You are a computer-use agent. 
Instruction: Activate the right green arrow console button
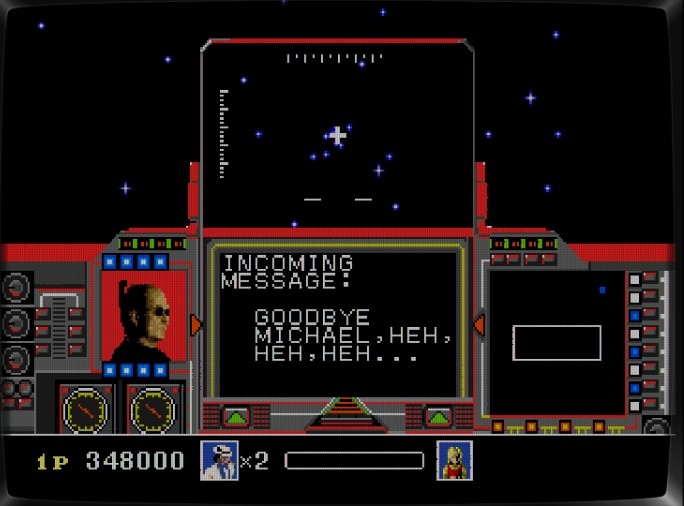pos(437,416)
